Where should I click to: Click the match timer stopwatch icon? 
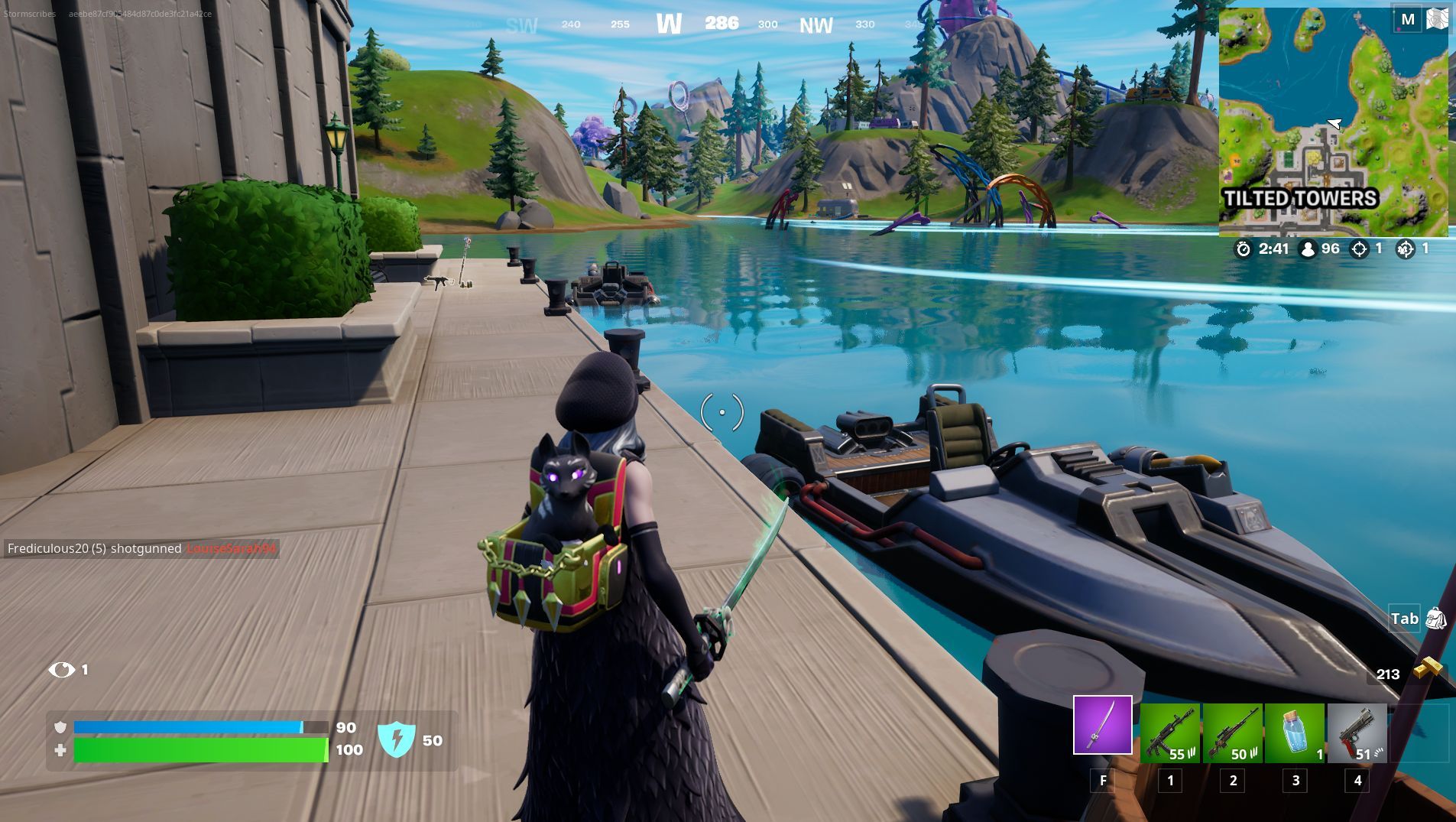point(1245,249)
